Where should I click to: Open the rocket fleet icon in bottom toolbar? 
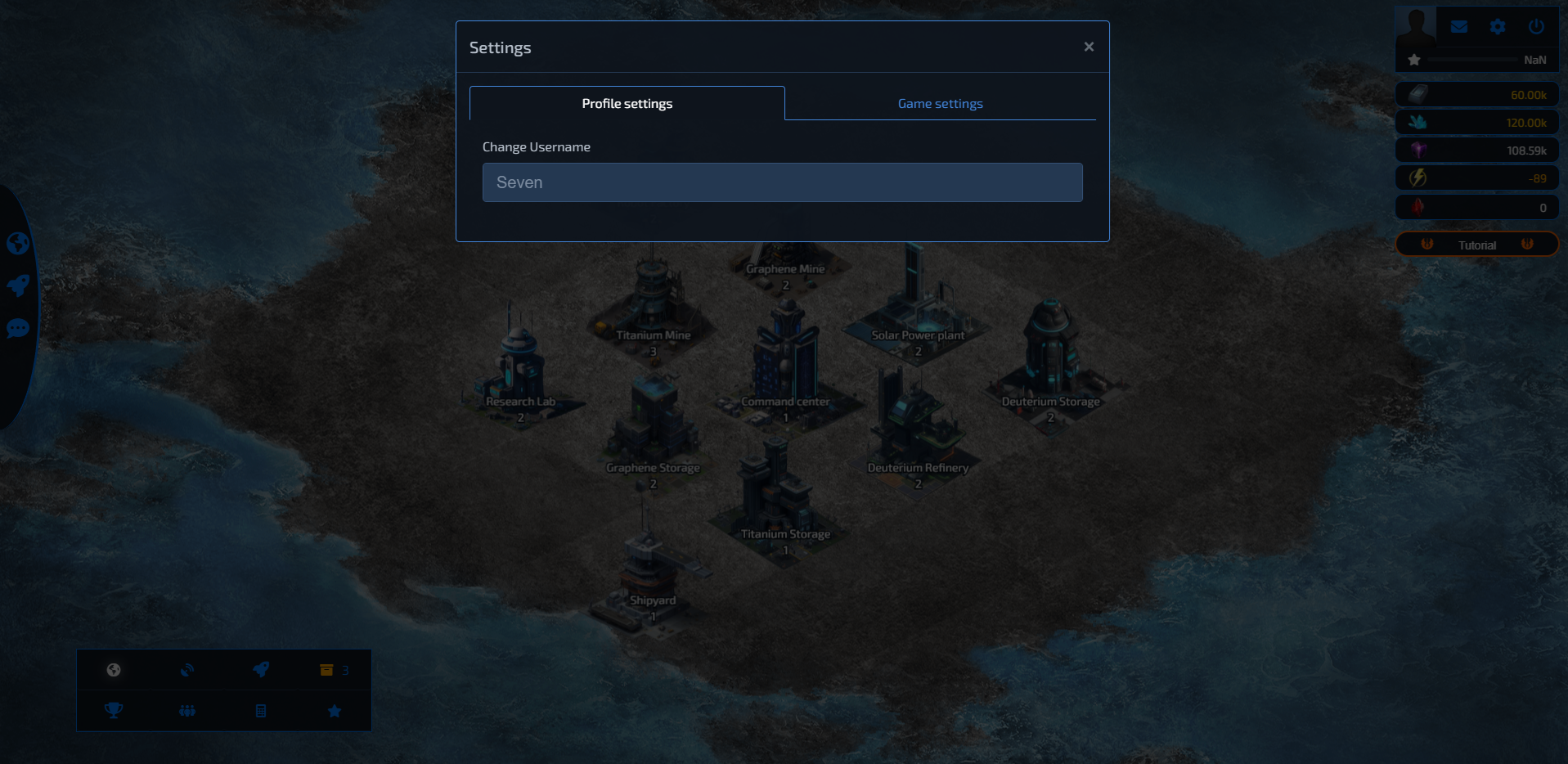coord(260,670)
